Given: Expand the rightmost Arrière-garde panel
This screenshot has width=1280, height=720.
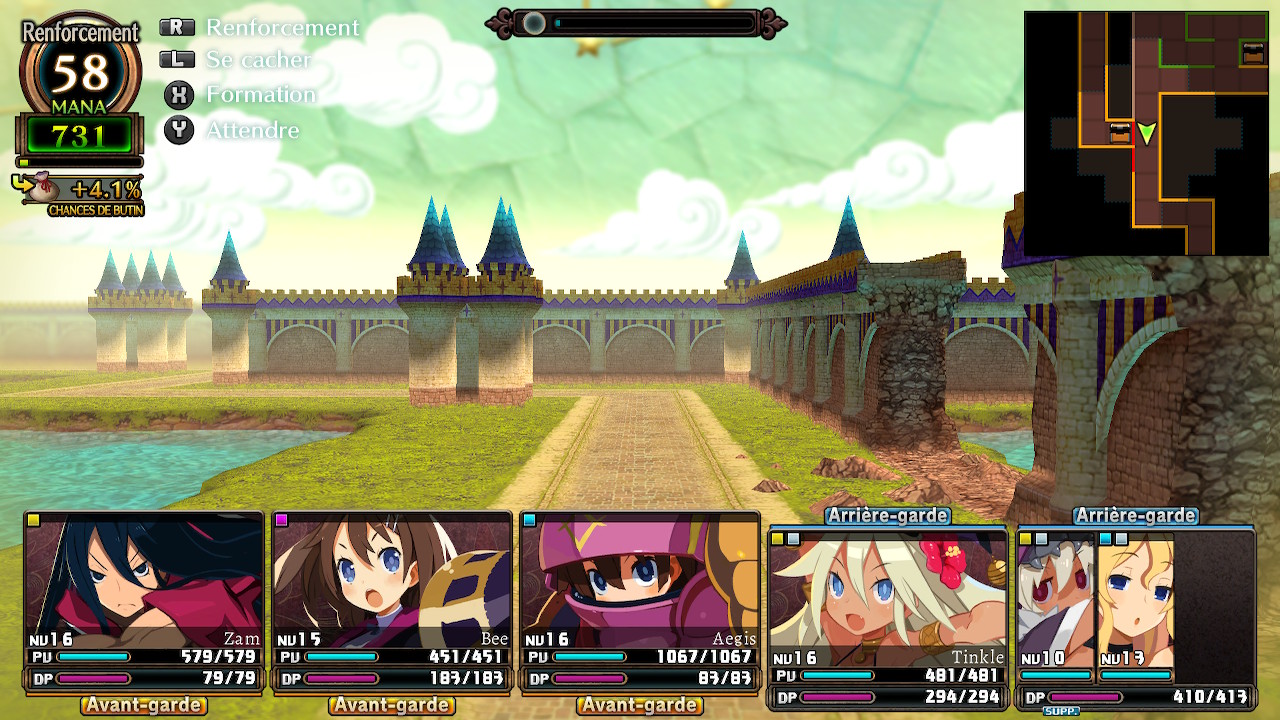Looking at the screenshot, I should (x=1137, y=516).
